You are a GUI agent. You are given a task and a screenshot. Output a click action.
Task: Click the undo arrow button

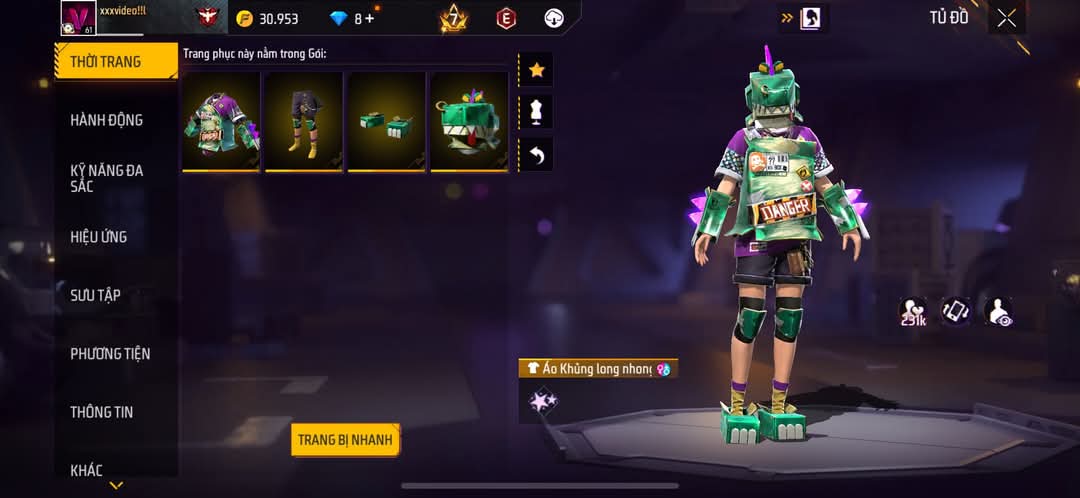tap(536, 155)
